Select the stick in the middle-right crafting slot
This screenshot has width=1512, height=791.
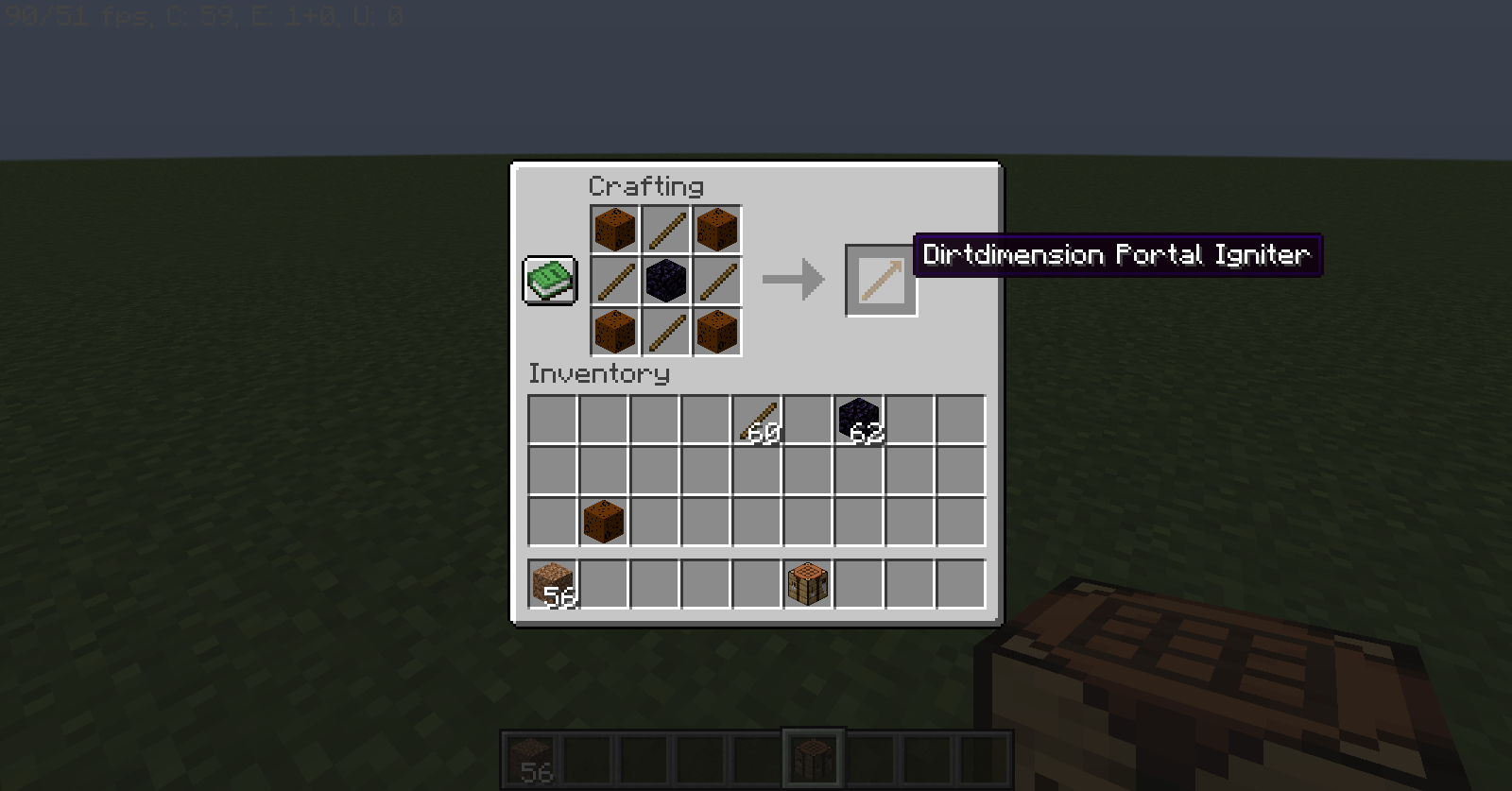coord(718,280)
